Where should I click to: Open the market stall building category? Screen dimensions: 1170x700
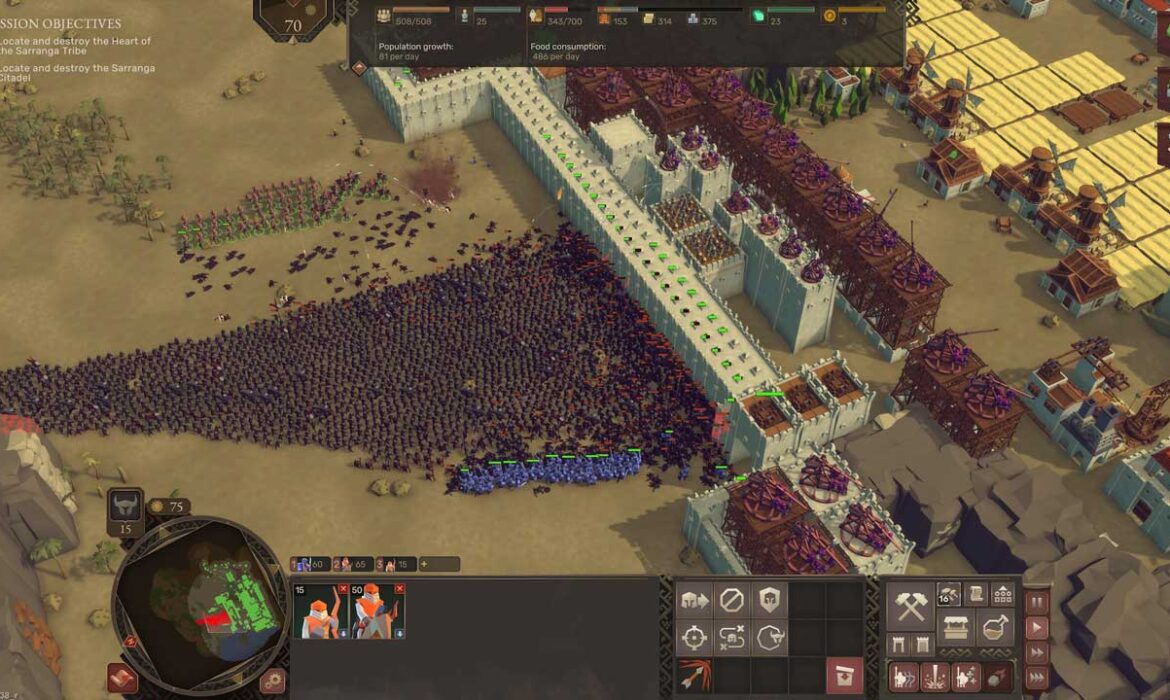(956, 629)
